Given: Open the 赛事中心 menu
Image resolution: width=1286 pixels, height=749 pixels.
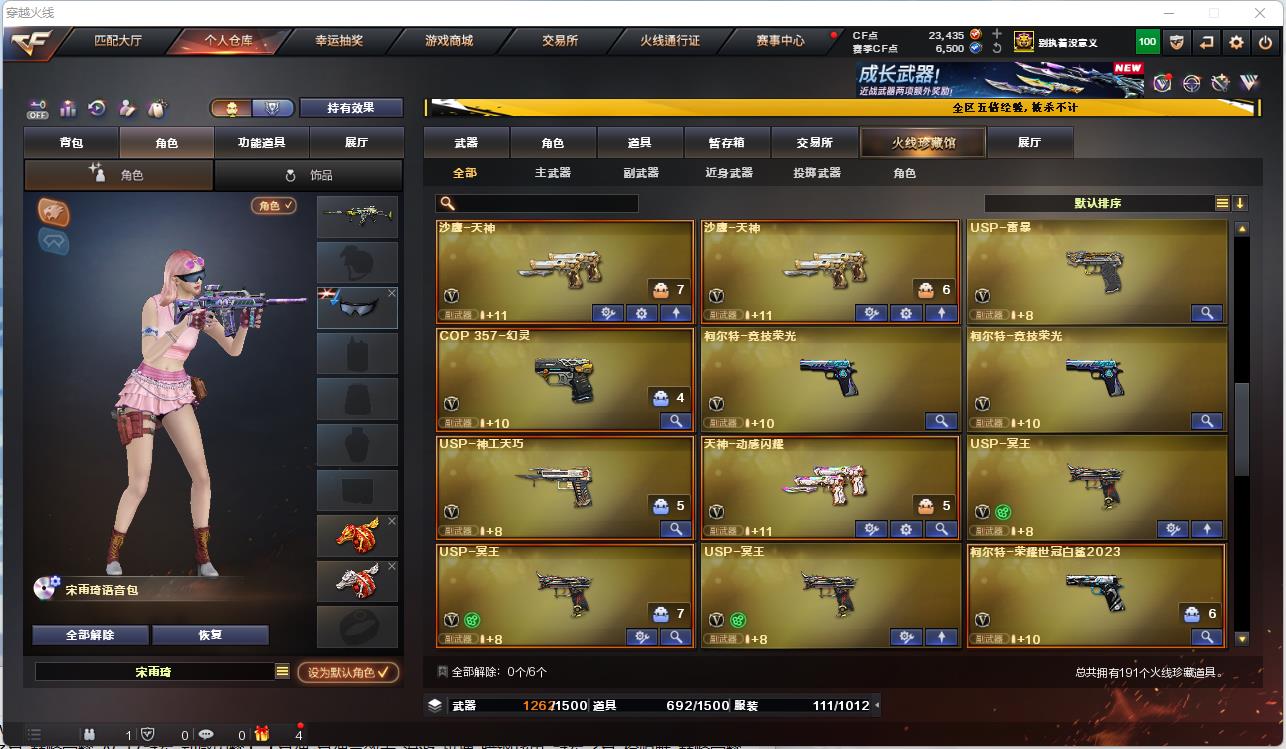Looking at the screenshot, I should (780, 41).
